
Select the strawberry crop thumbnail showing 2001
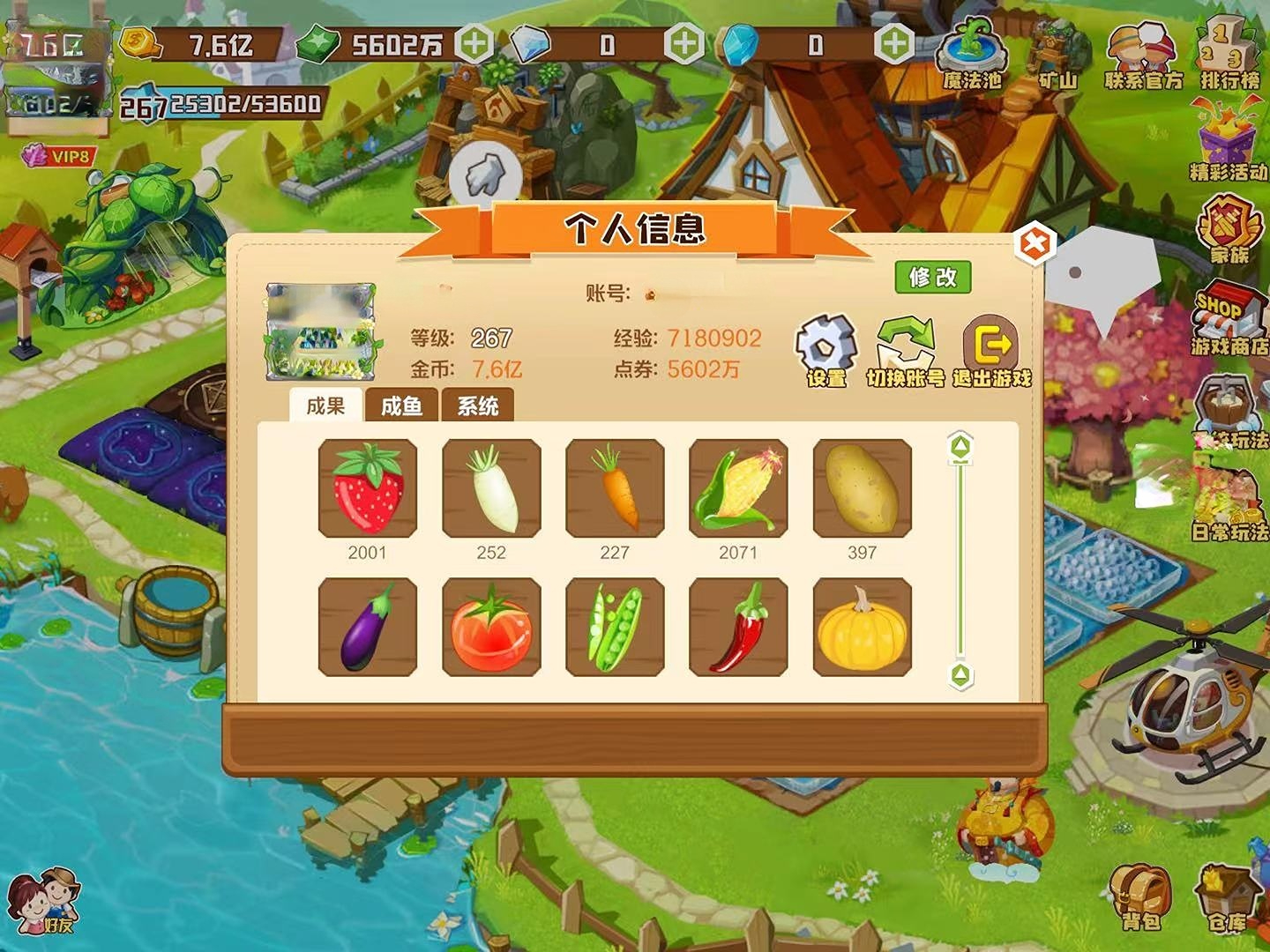(365, 489)
